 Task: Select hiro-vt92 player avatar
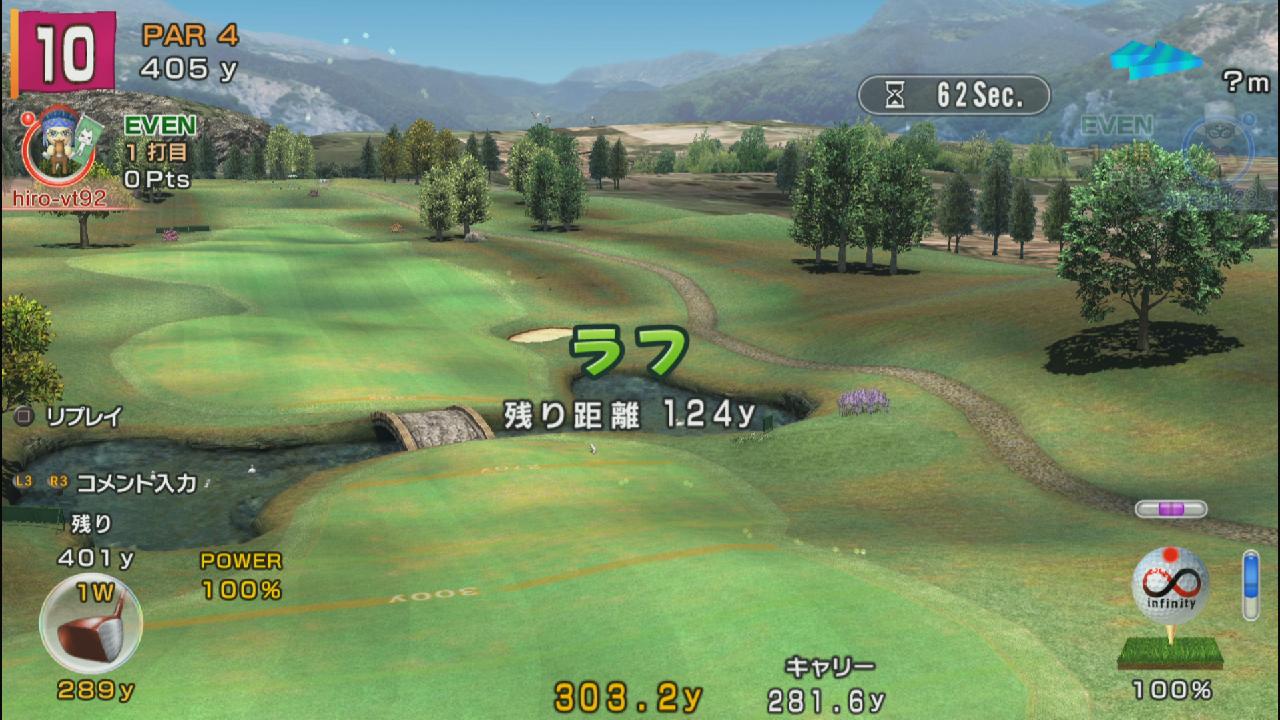(59, 147)
